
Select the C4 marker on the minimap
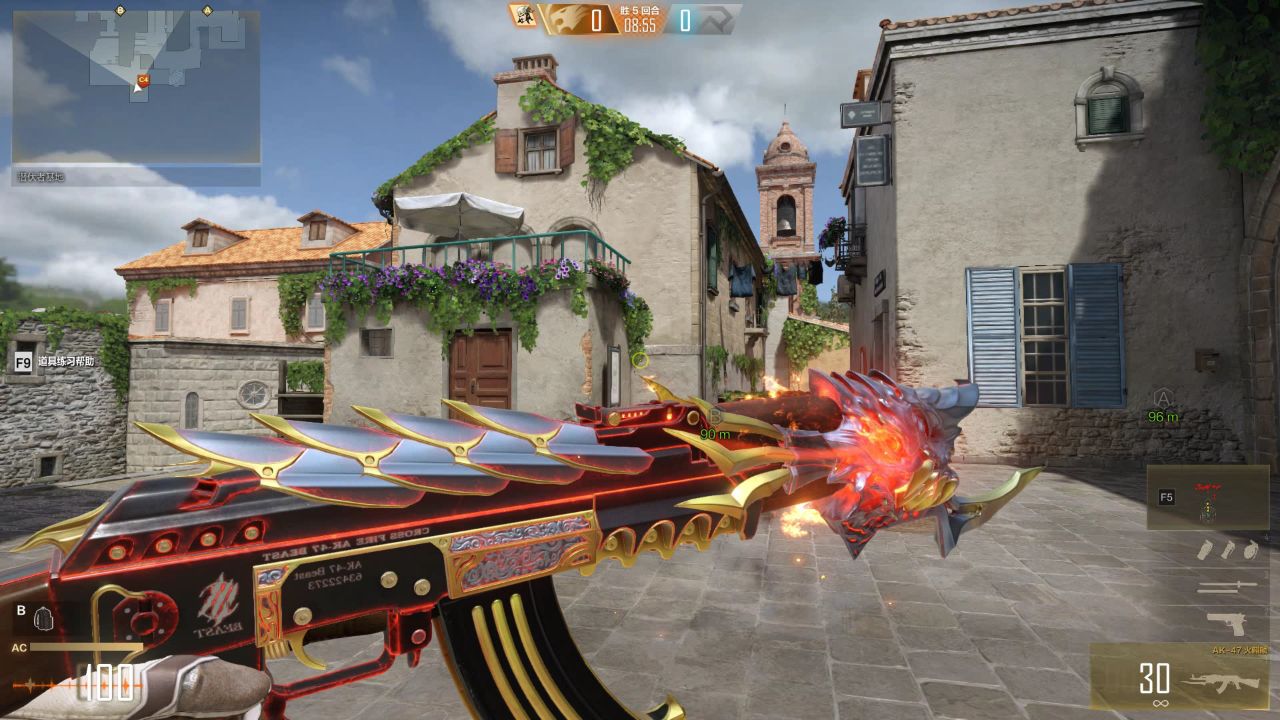[x=143, y=78]
